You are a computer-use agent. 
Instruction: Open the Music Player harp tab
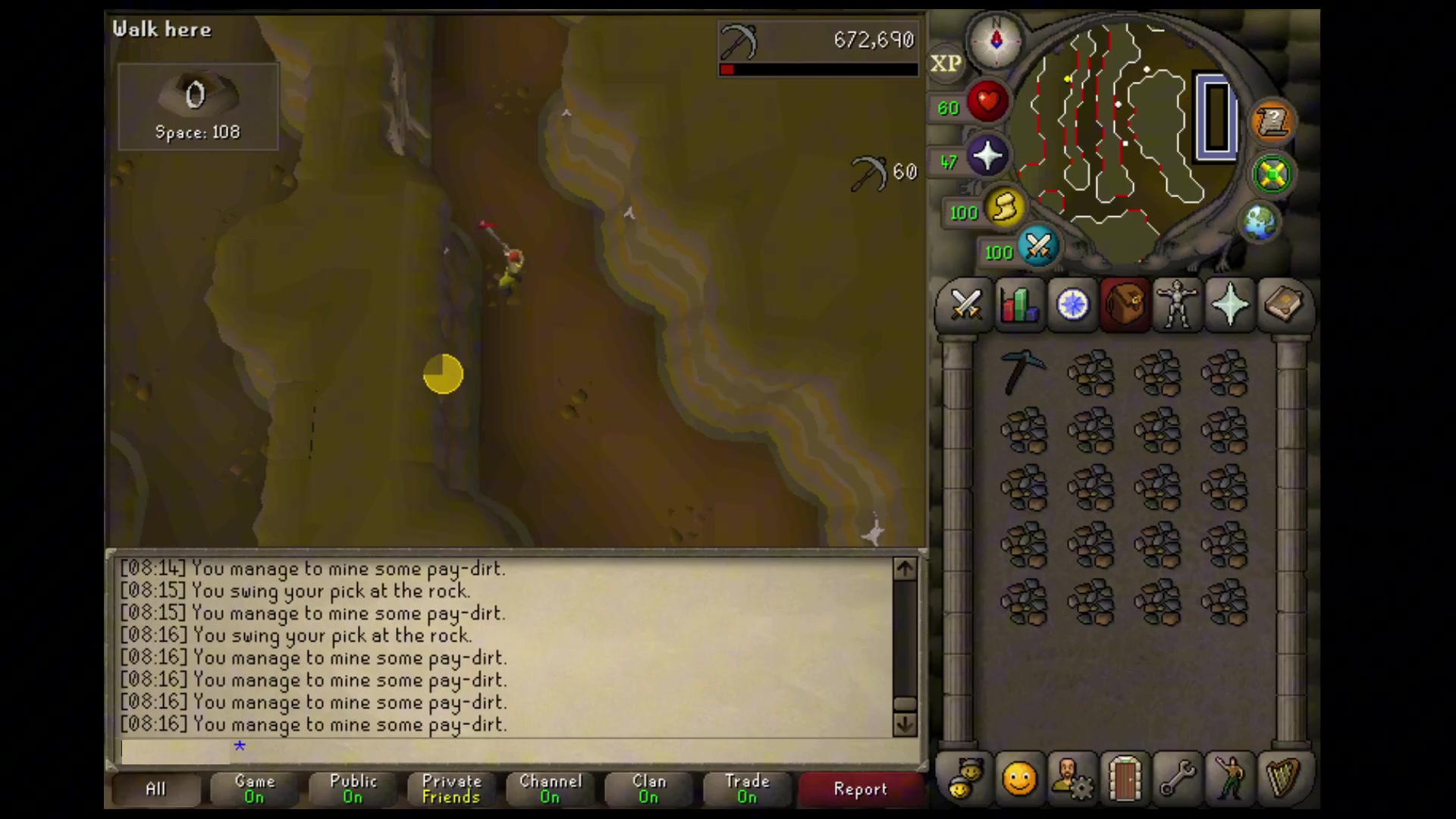1283,777
